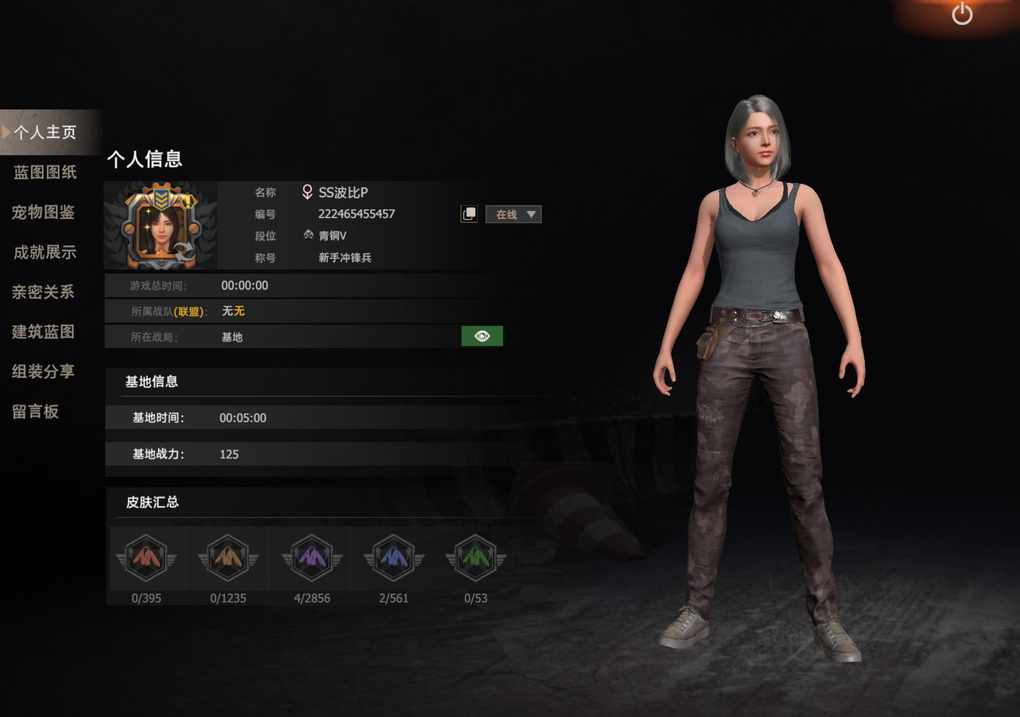Screen dimensions: 1020x717
Task: View the 留言板 message board
Action: (x=36, y=411)
